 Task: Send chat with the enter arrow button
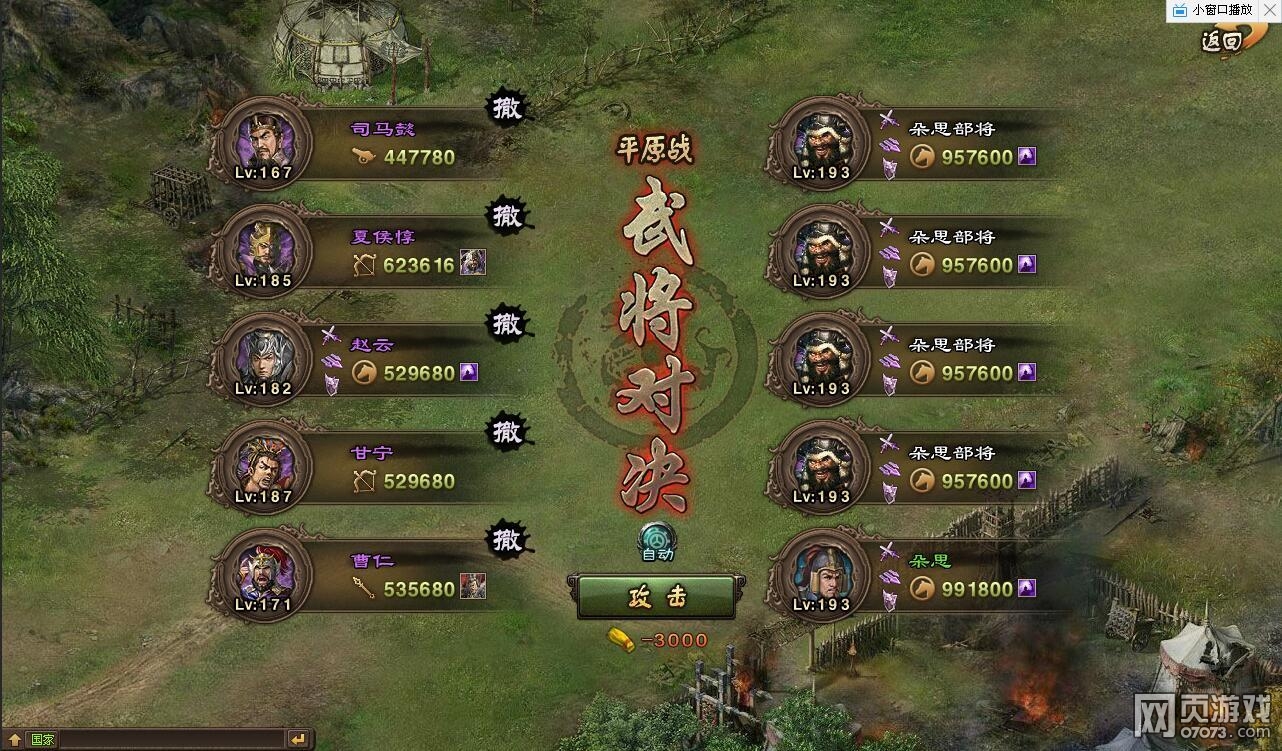coord(298,739)
